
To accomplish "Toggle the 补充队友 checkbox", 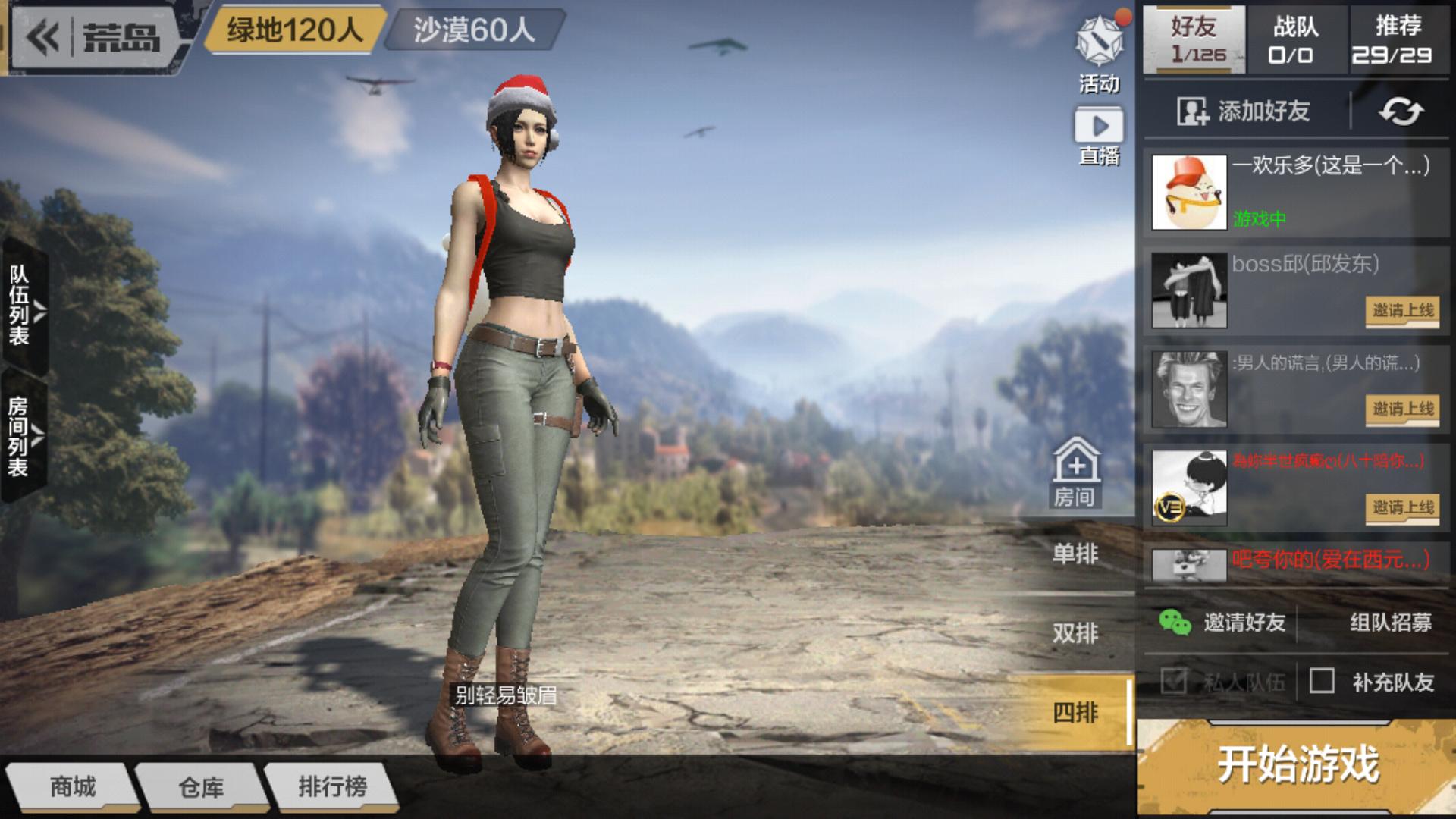I will pyautogui.click(x=1322, y=681).
